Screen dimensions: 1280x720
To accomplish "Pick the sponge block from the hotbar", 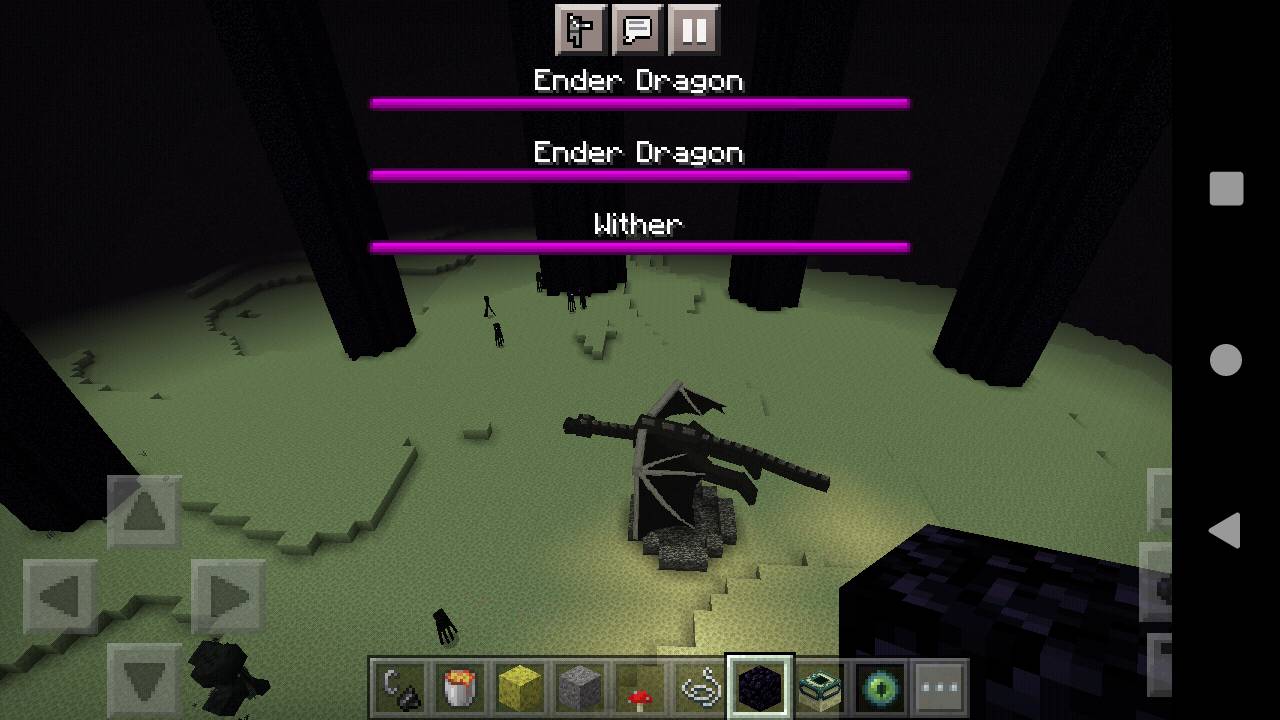I will tap(519, 686).
